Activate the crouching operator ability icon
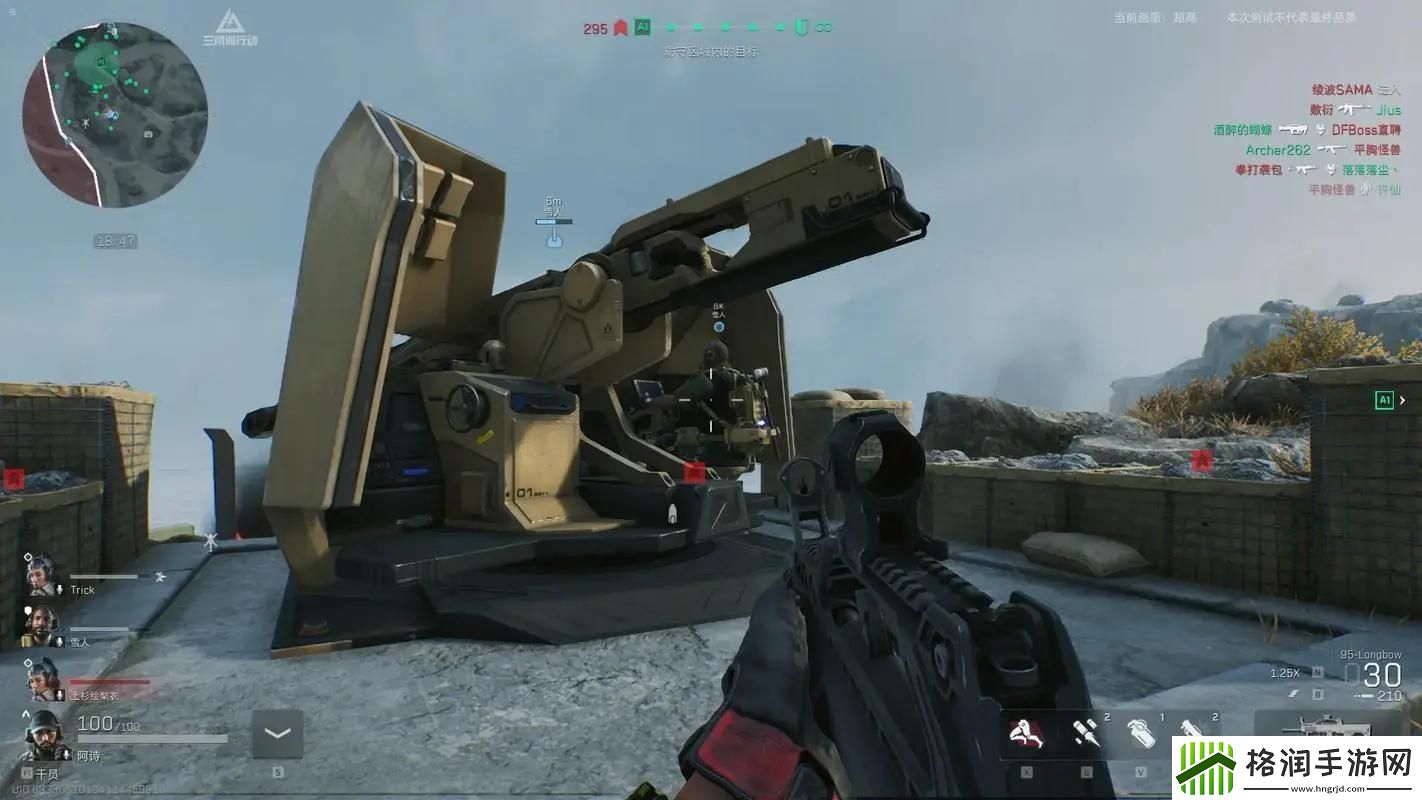Viewport: 1422px width, 800px height. point(1026,733)
